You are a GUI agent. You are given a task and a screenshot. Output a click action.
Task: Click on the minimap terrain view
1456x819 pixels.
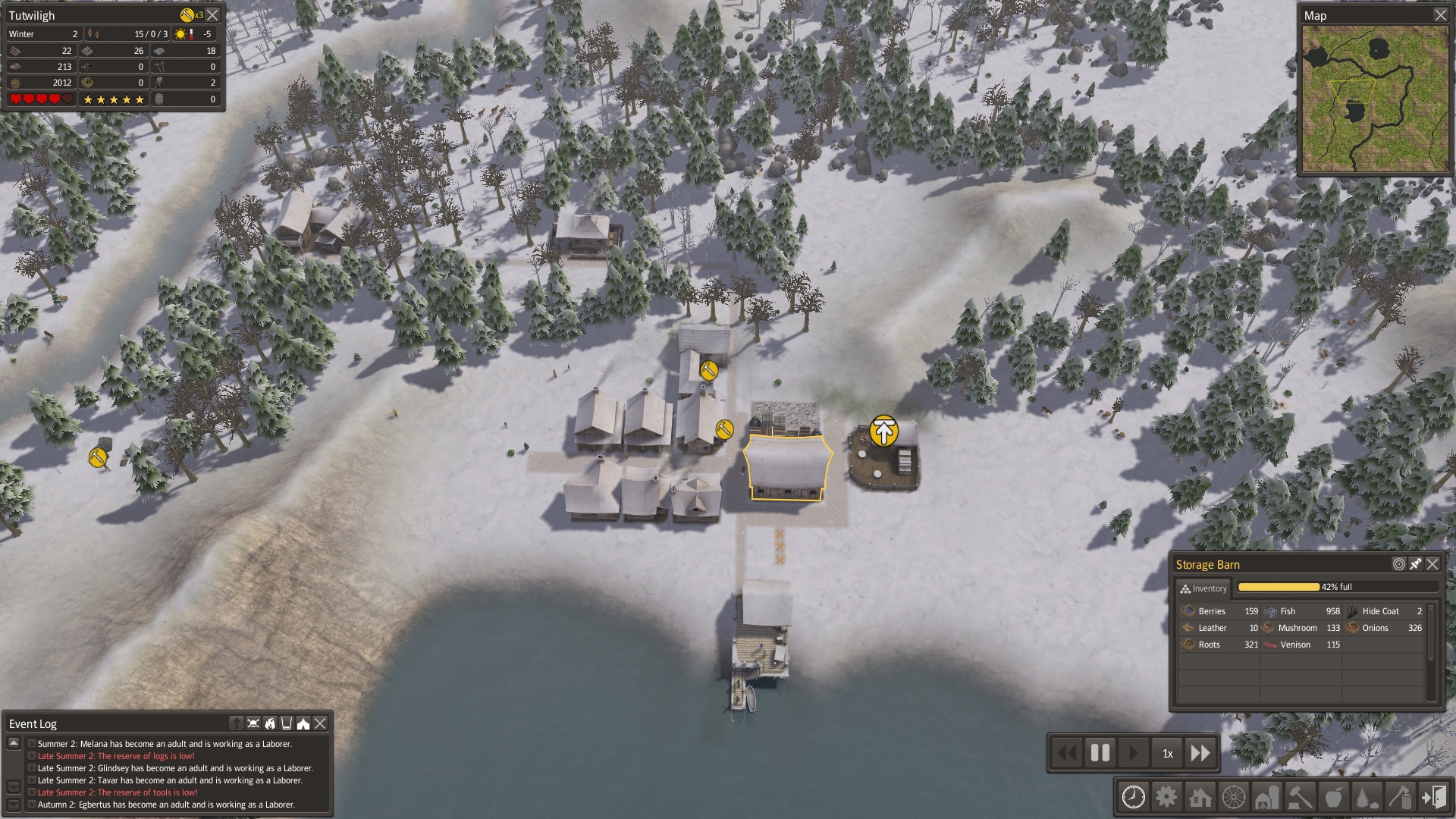1374,99
